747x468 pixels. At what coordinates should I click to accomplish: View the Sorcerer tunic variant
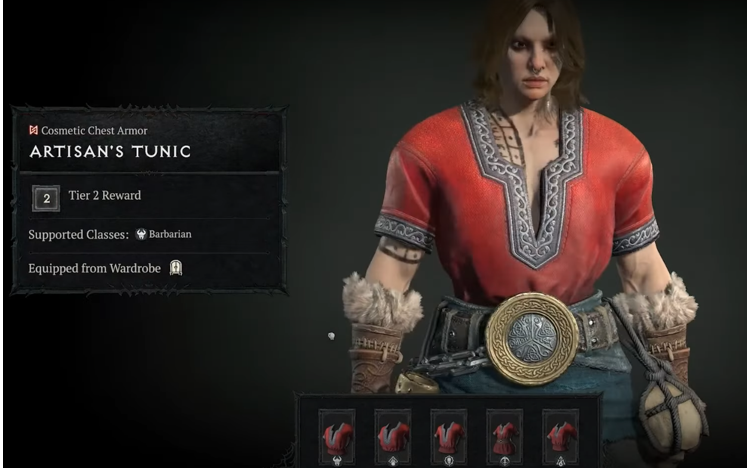tap(560, 437)
